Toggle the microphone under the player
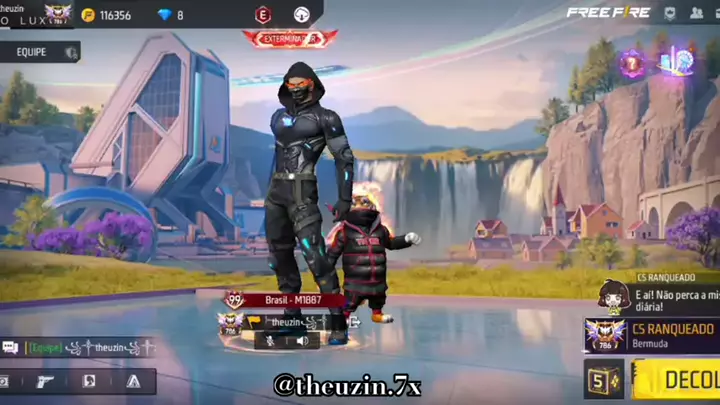Screen dimensions: 720x405 tap(269, 340)
